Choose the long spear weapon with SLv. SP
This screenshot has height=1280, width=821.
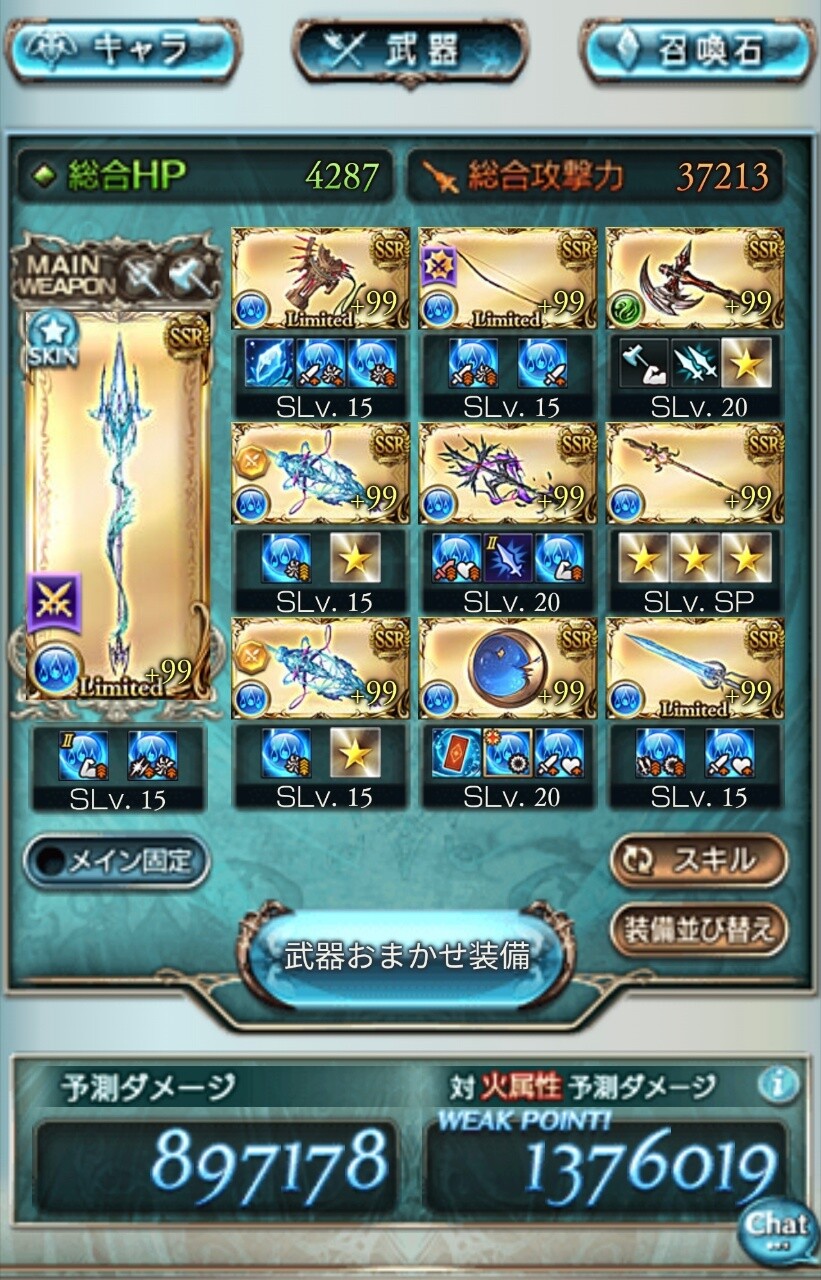[695, 474]
